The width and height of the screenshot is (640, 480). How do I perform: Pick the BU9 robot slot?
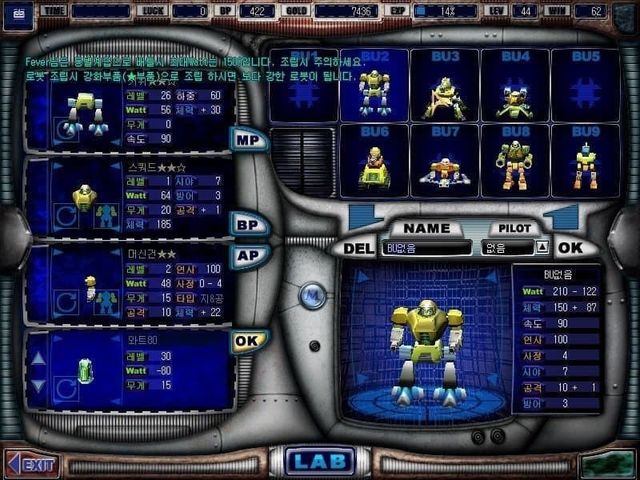pyautogui.click(x=585, y=162)
